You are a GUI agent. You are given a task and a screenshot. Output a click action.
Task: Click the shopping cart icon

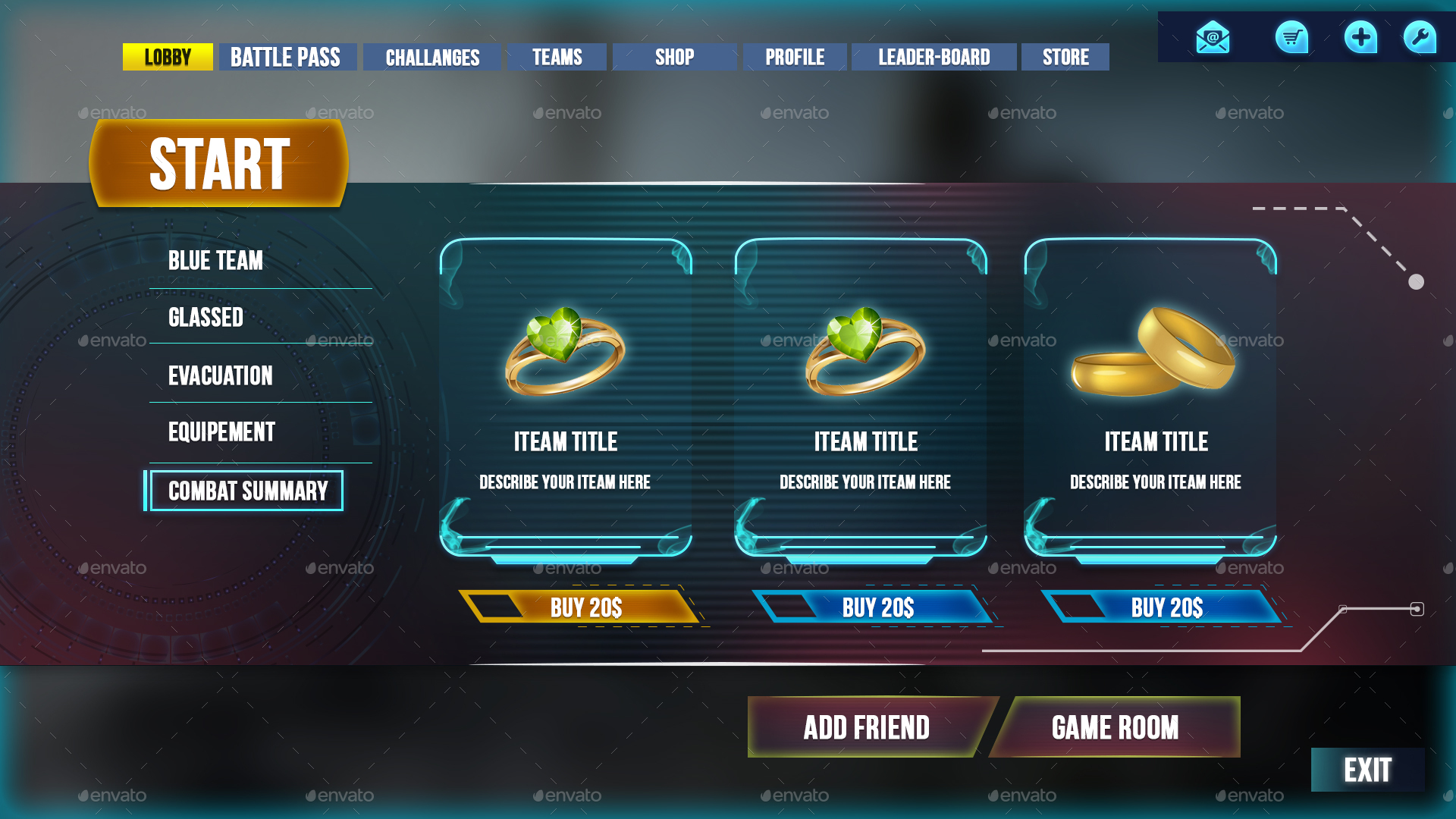(1291, 38)
